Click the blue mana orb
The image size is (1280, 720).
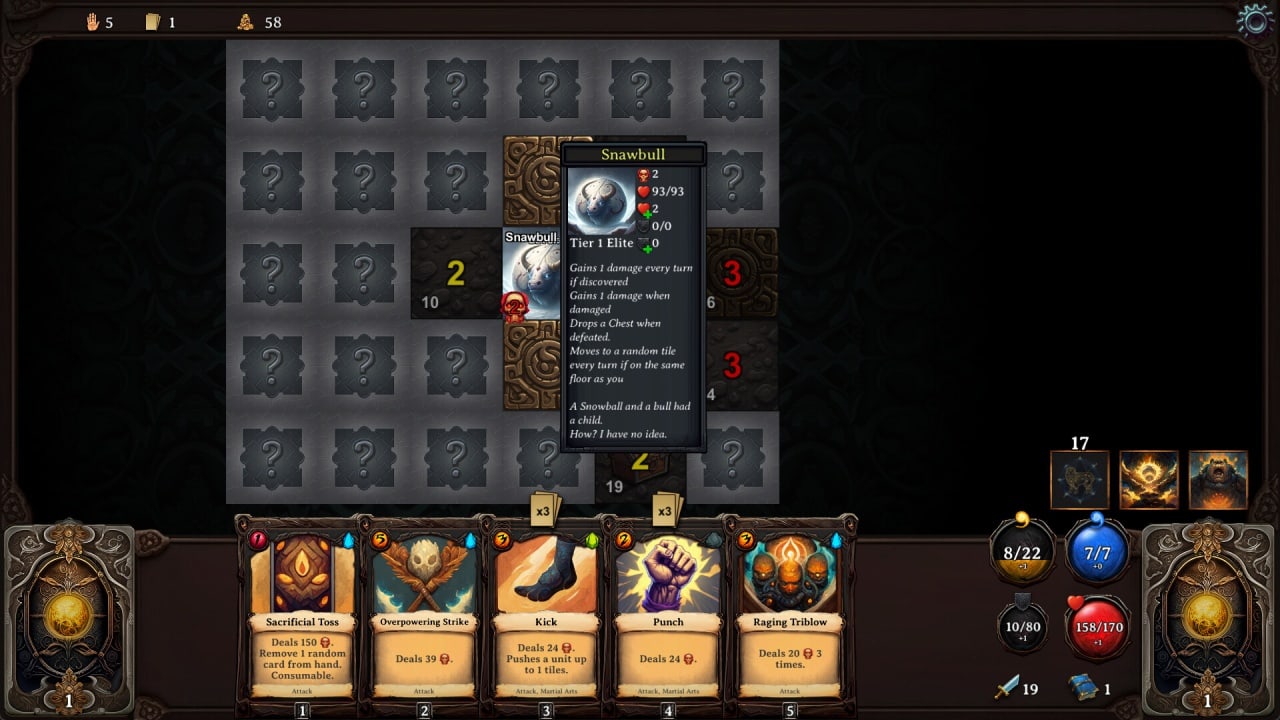pos(1098,550)
